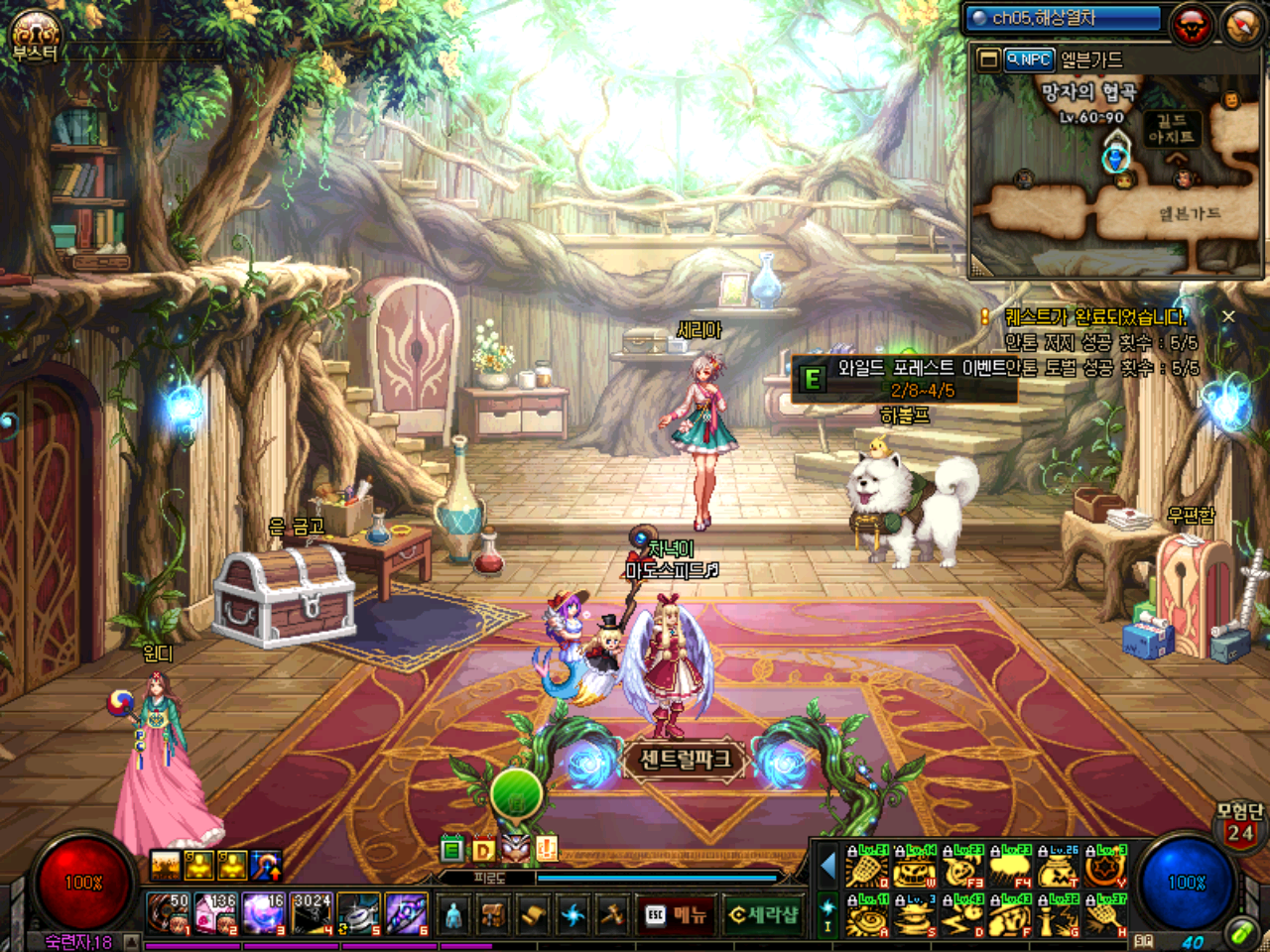Image resolution: width=1270 pixels, height=952 pixels.
Task: Toggle the minimap window size button
Action: click(988, 59)
